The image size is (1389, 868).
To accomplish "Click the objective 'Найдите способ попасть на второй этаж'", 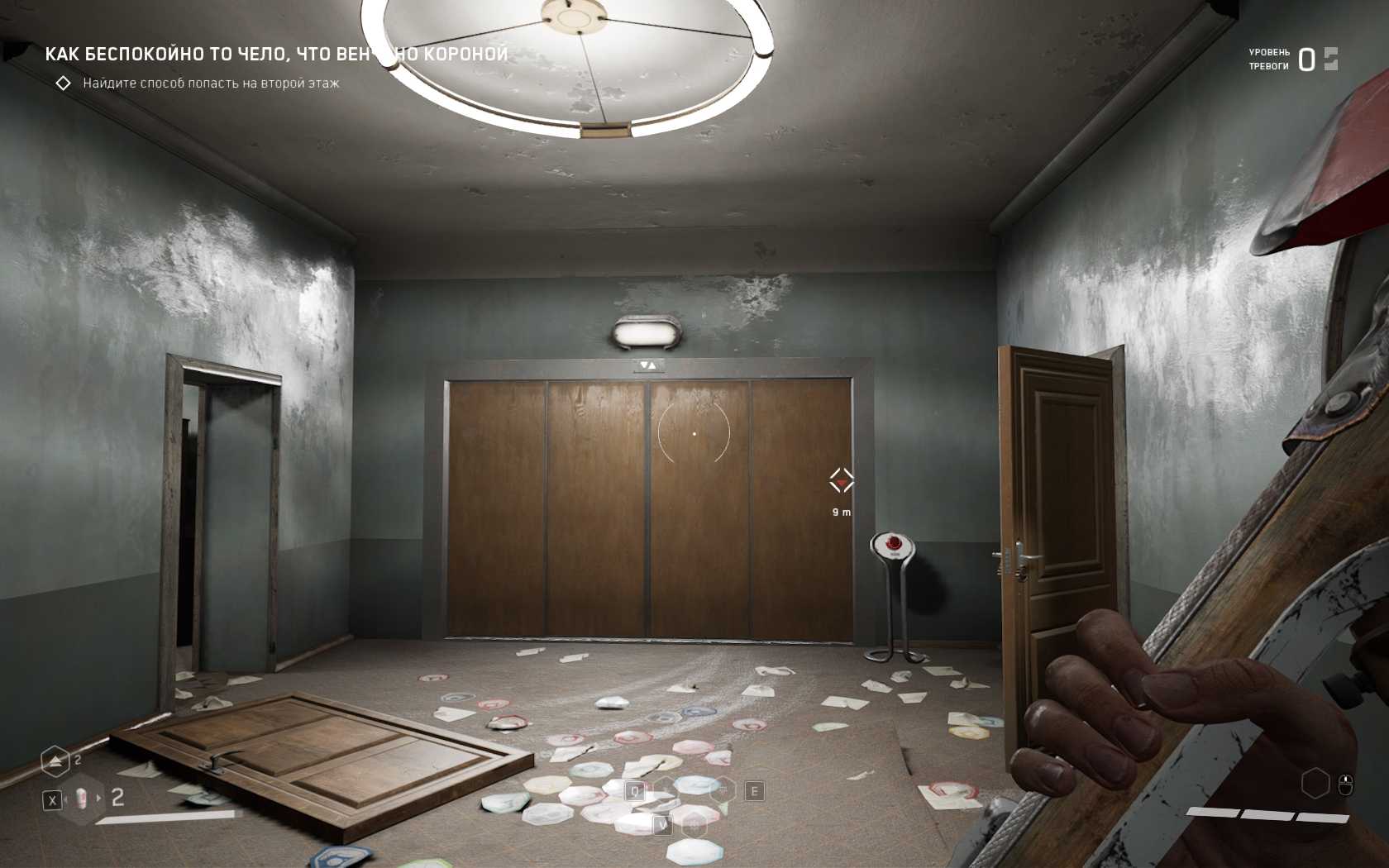I will pos(211,83).
